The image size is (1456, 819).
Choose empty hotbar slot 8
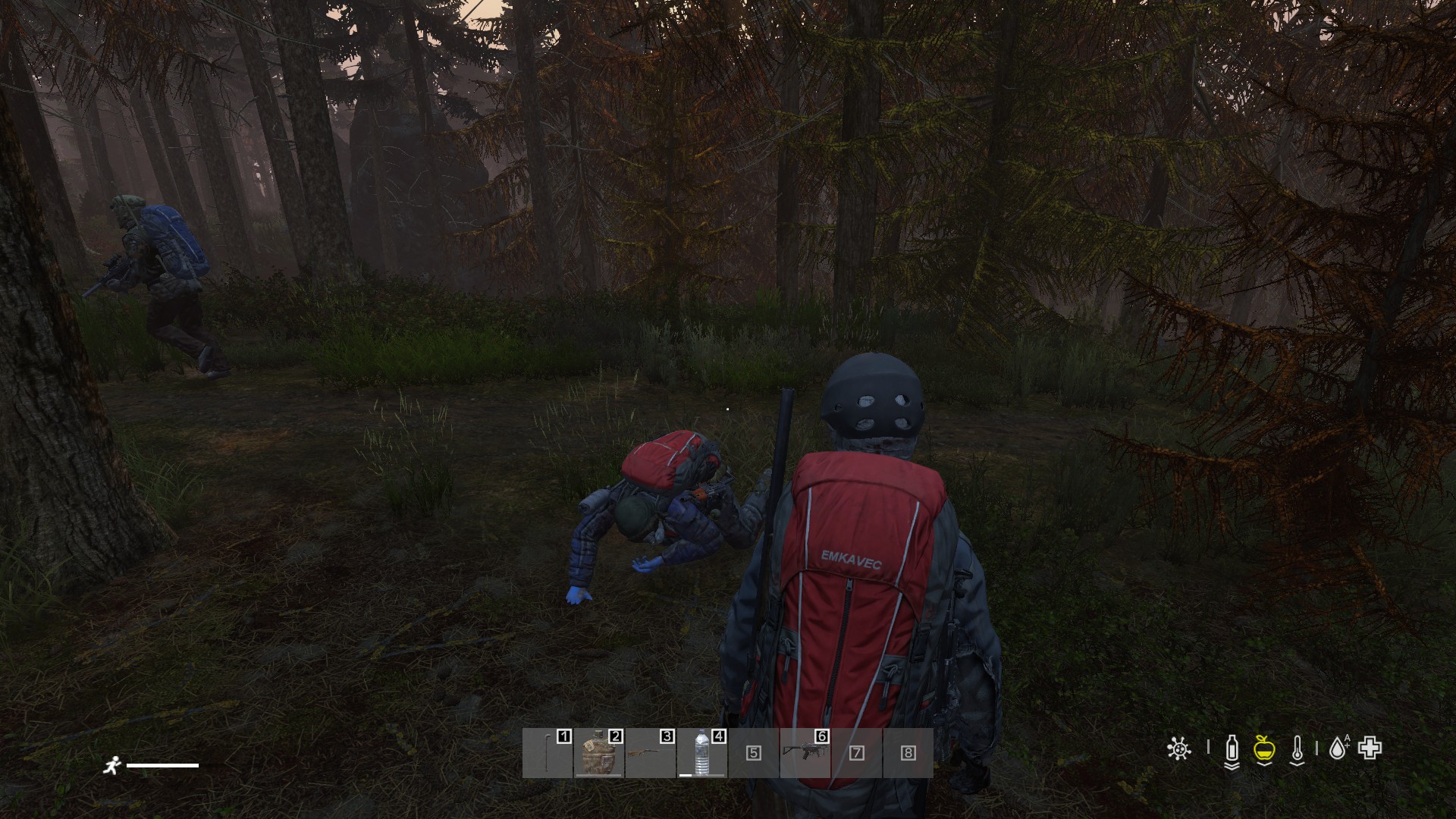908,753
